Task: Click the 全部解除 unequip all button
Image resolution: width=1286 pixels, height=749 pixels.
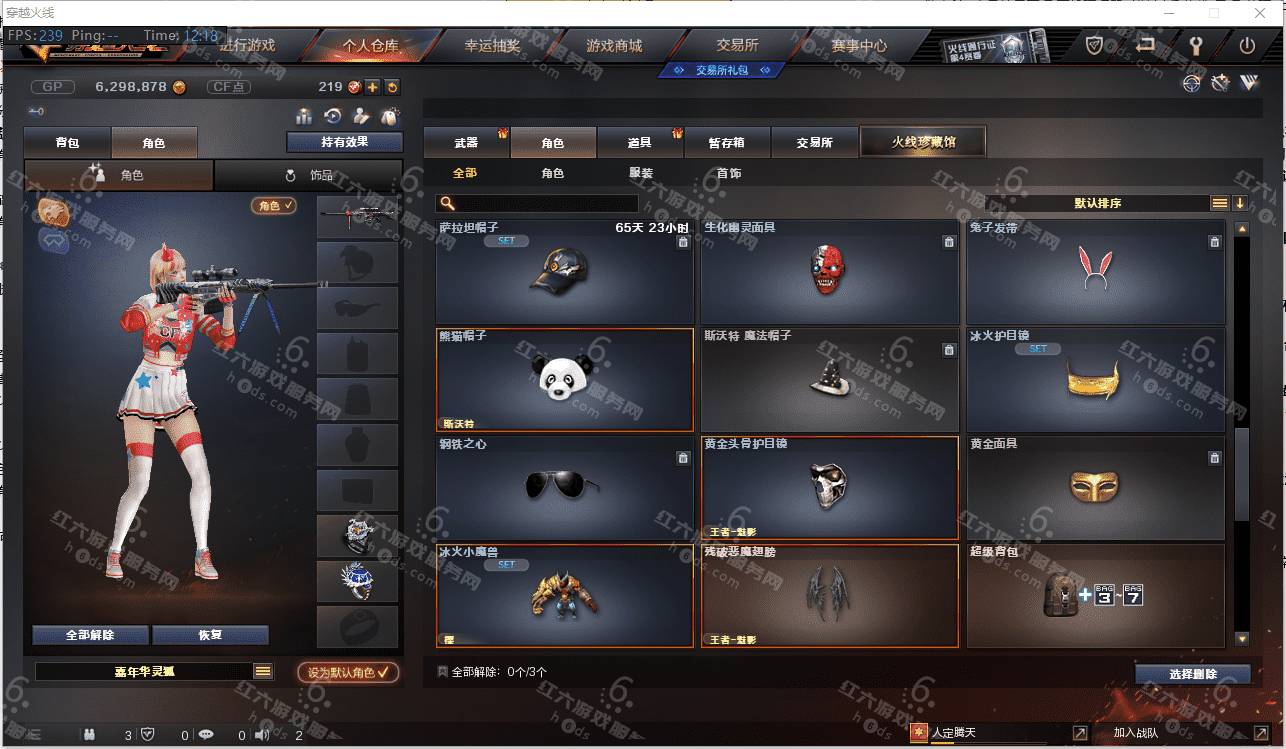Action: [90, 635]
